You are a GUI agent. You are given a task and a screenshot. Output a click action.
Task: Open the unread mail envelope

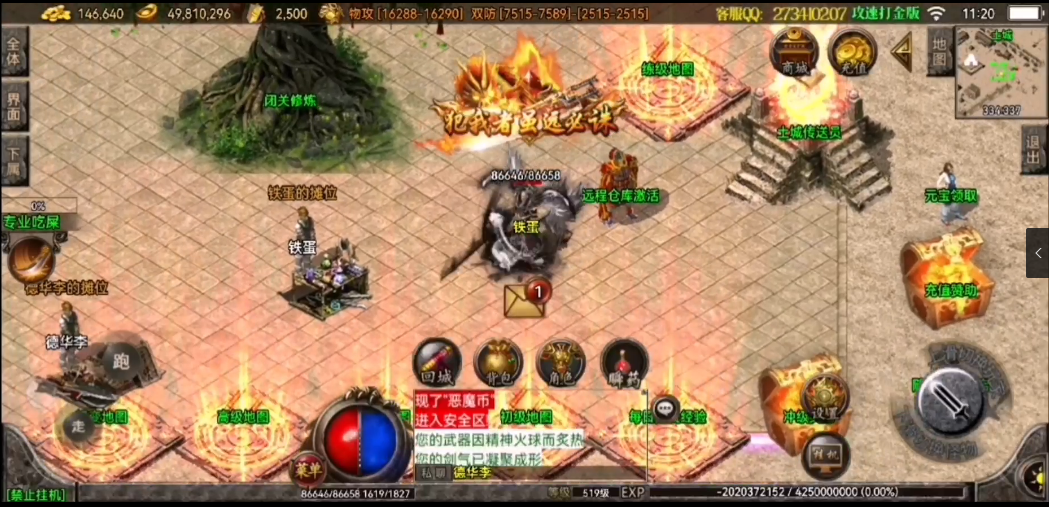pos(526,300)
